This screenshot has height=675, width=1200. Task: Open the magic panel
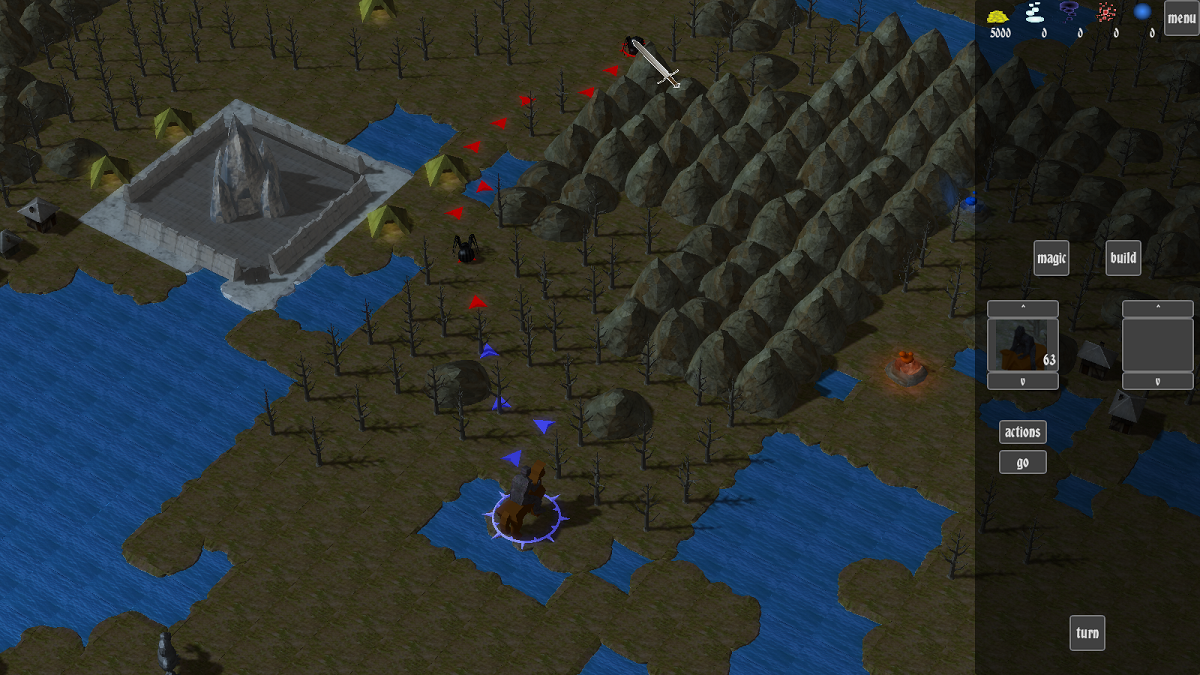tap(1051, 258)
